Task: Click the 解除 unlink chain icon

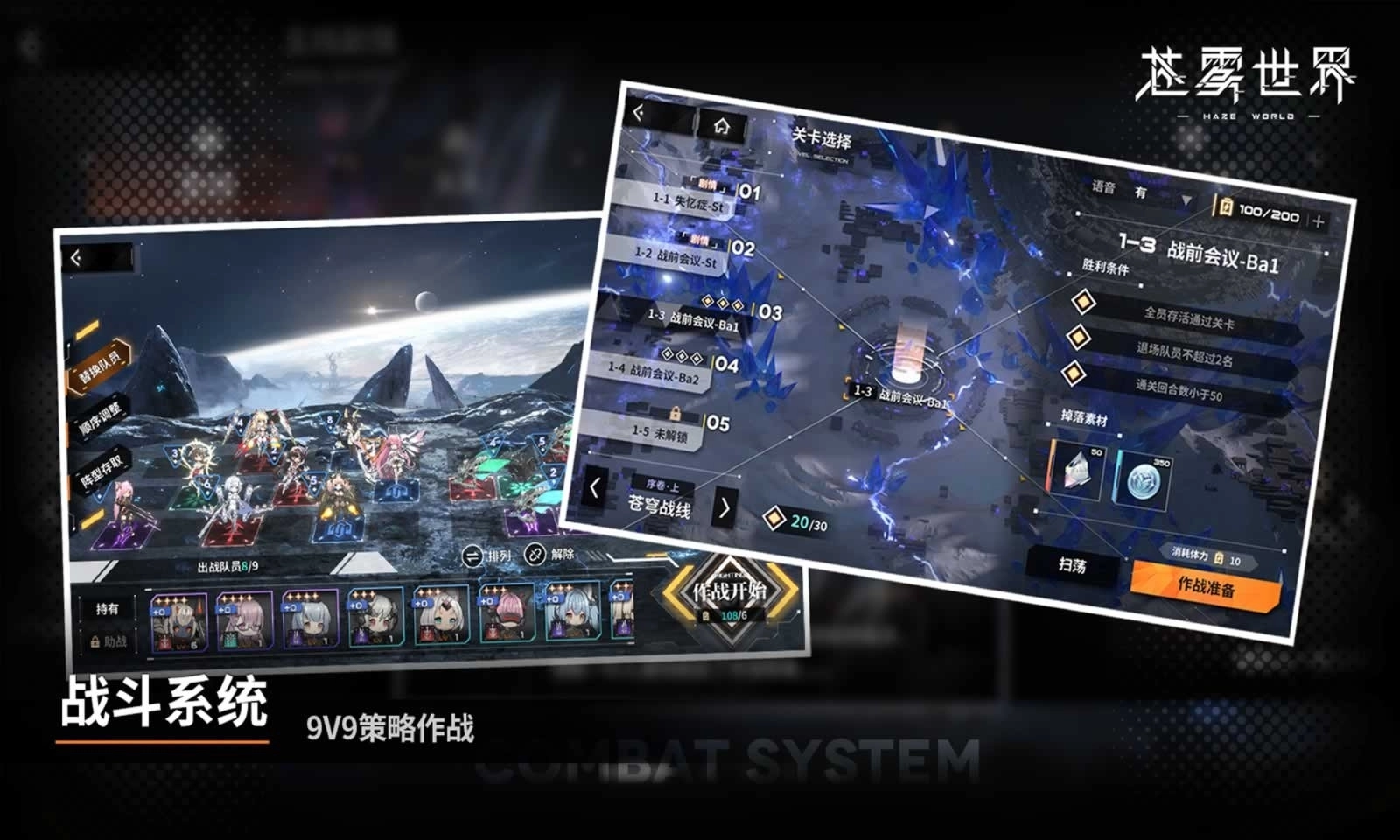Action: click(535, 554)
